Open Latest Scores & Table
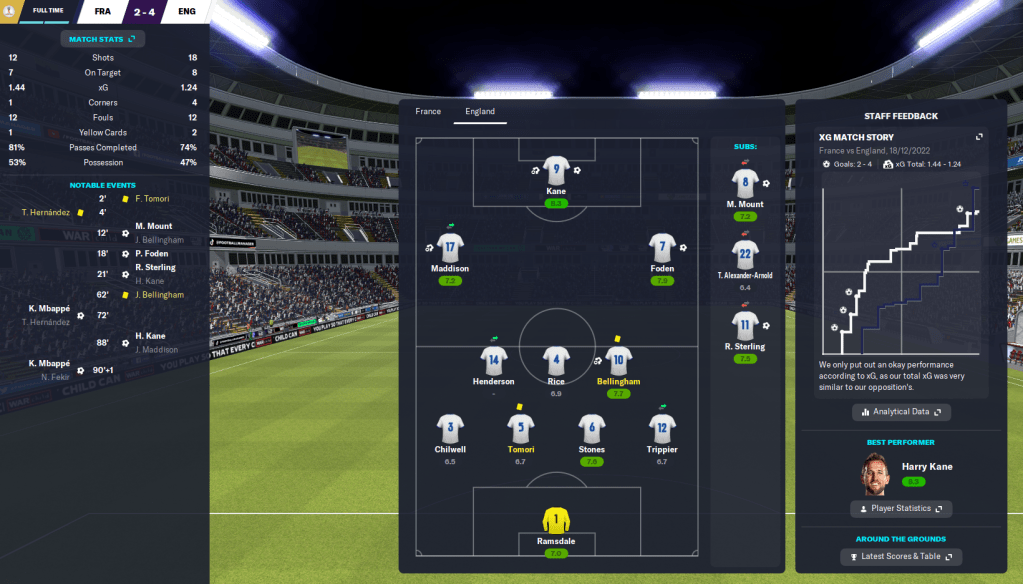This screenshot has width=1023, height=584. 901,556
